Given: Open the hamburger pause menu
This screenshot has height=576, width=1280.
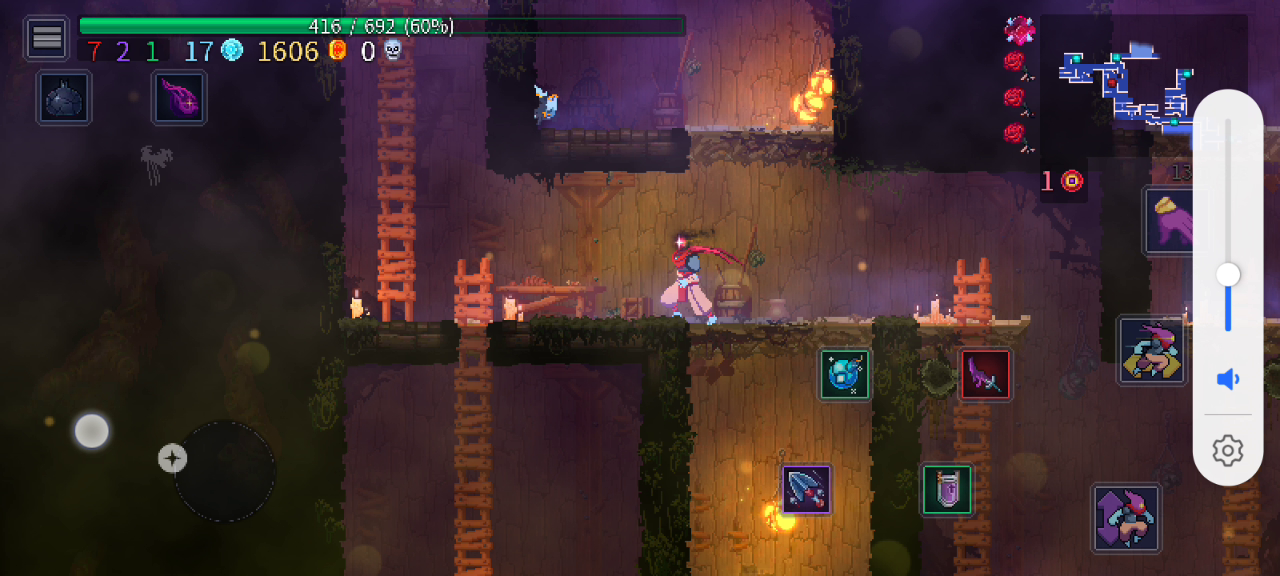Looking at the screenshot, I should point(46,38).
